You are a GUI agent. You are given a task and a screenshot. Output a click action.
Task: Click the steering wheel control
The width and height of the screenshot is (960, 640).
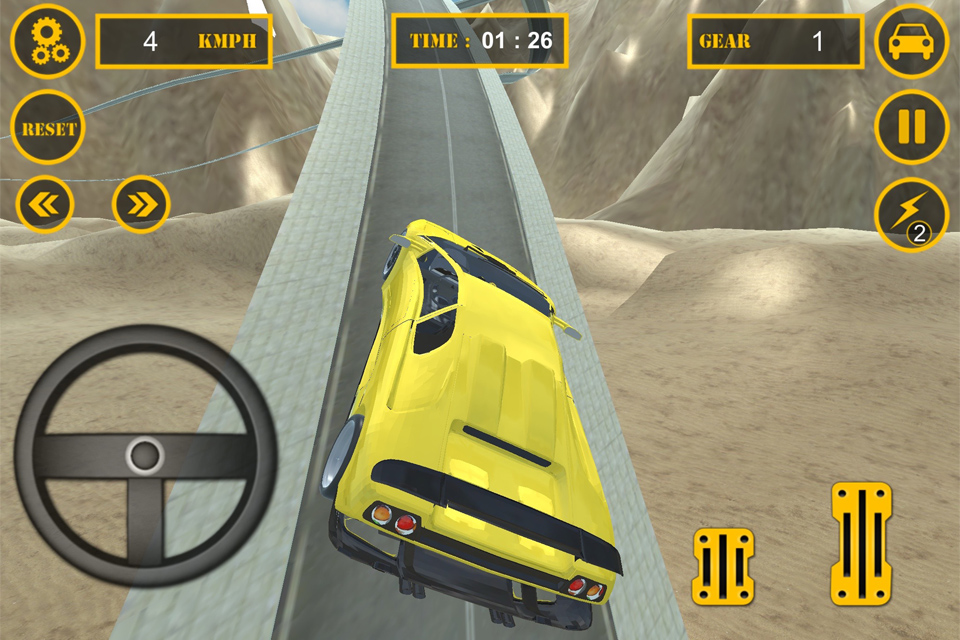click(x=145, y=456)
